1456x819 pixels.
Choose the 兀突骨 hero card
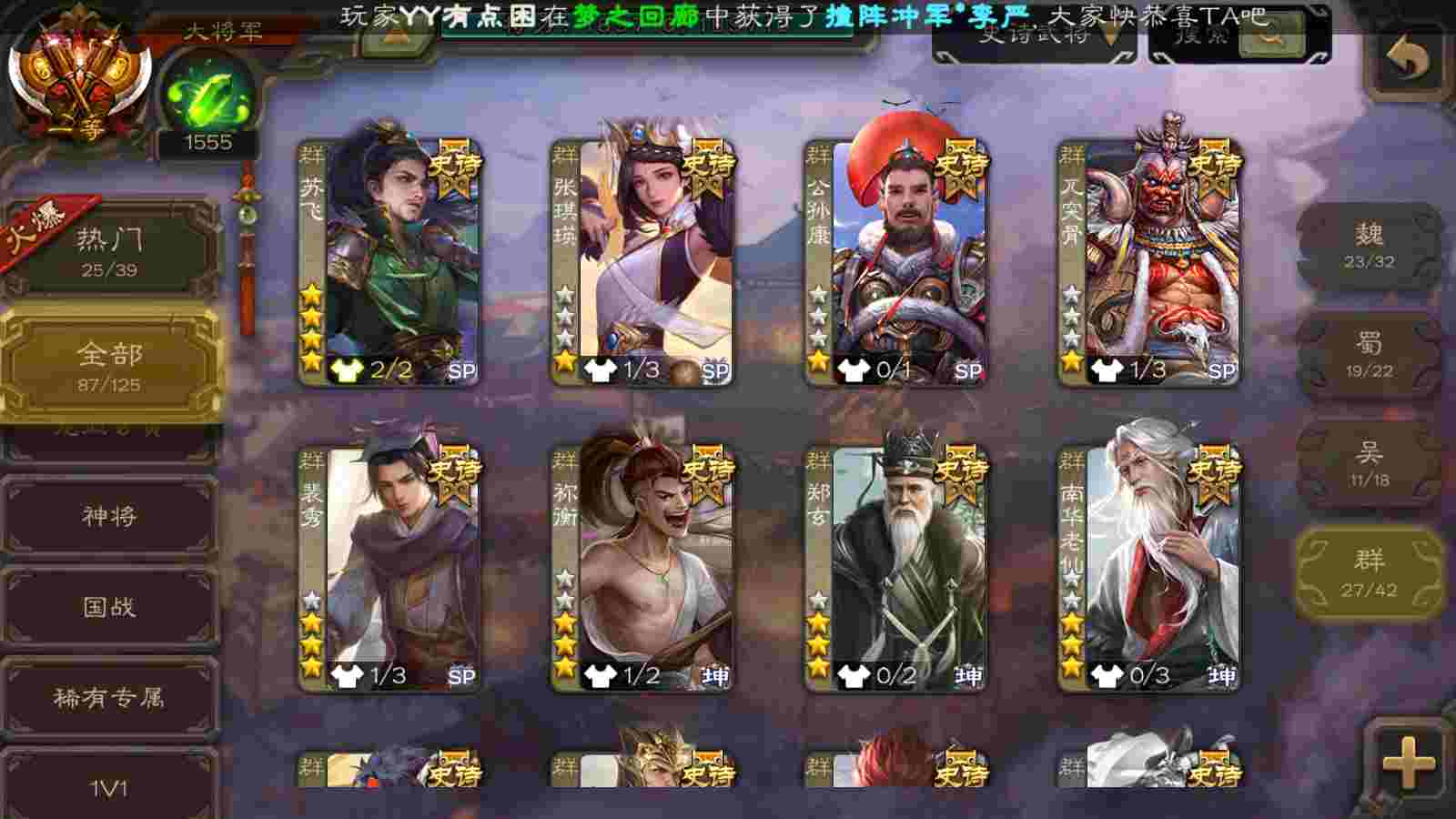1150,264
